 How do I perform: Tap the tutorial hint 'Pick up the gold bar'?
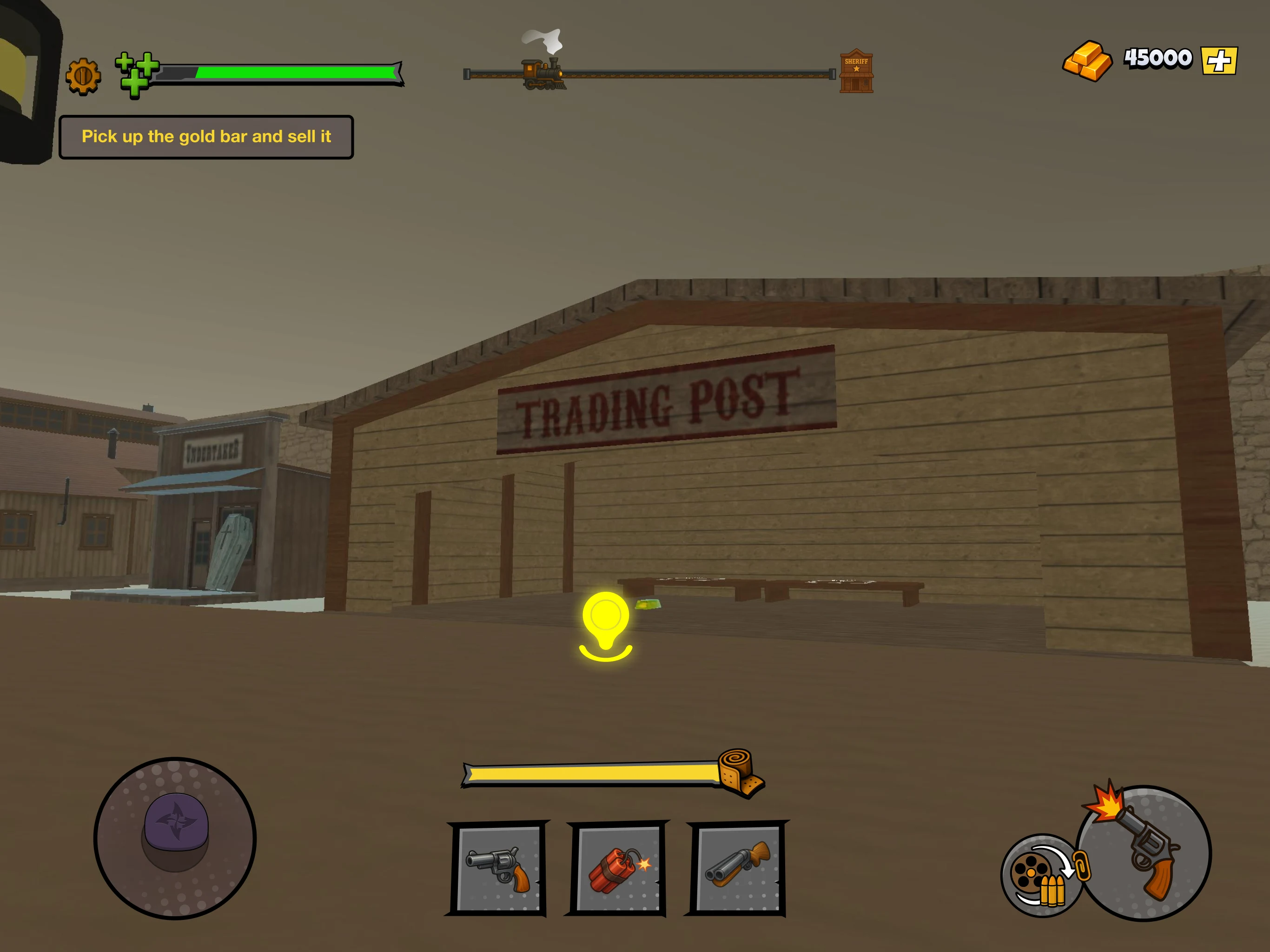point(207,136)
